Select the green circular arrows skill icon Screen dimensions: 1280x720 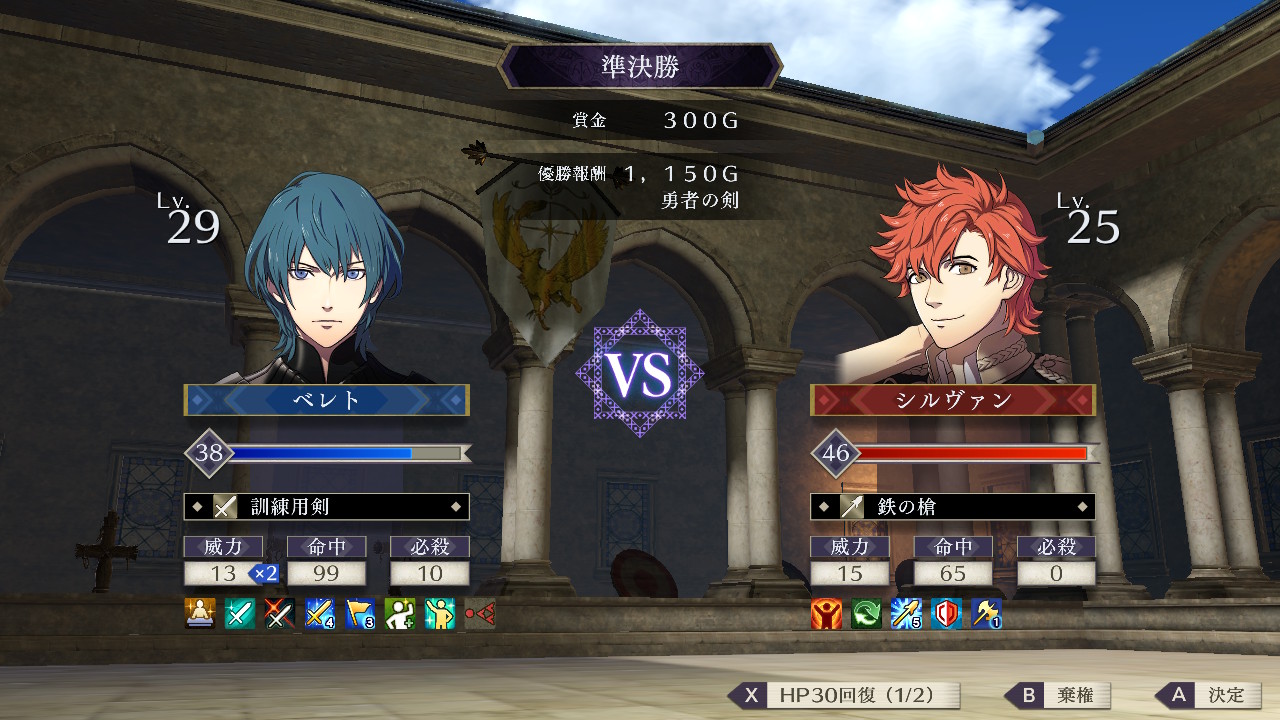click(866, 613)
